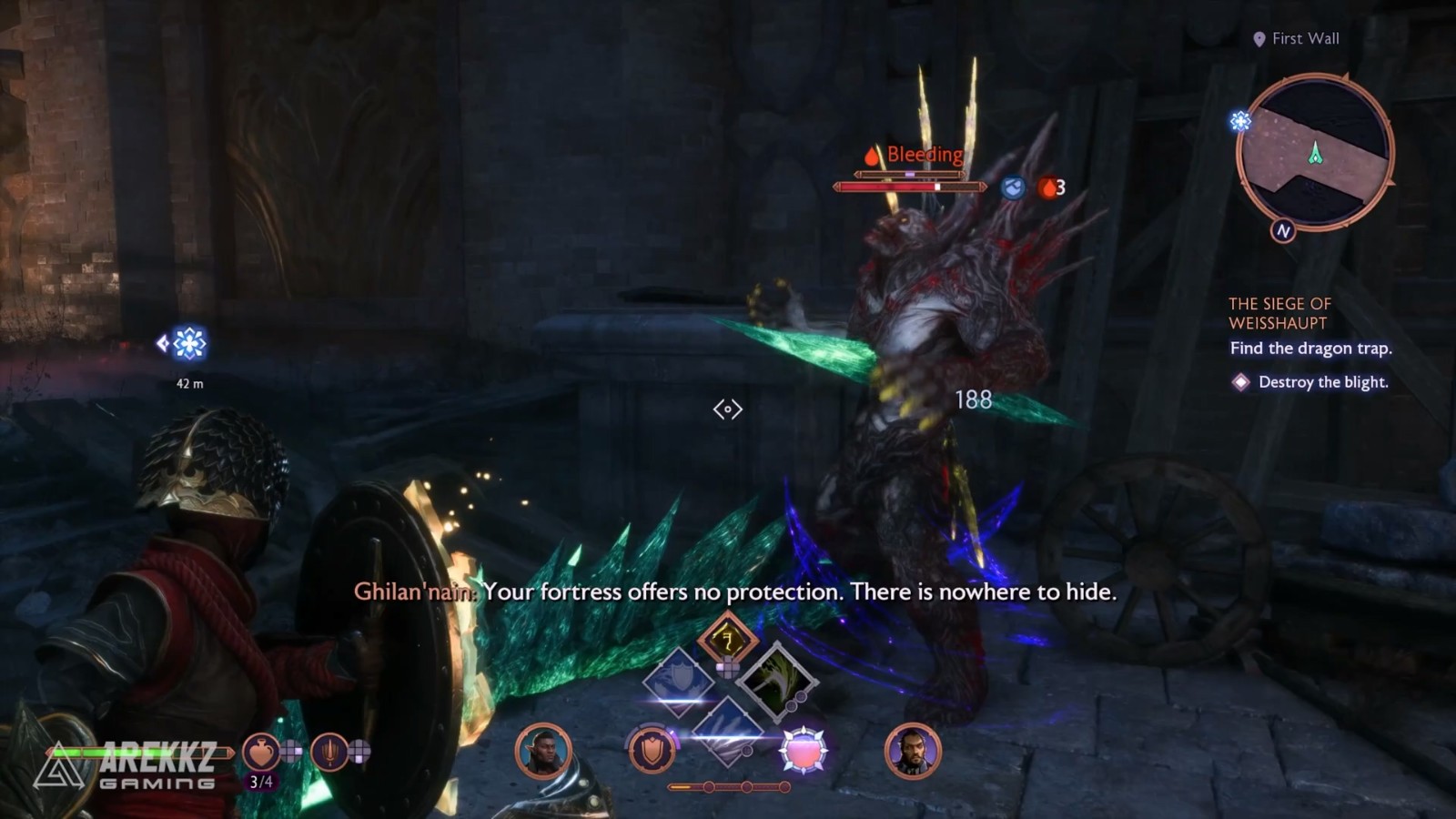Click the round shield defense icon
Image resolution: width=1456 pixels, height=819 pixels.
tap(652, 752)
